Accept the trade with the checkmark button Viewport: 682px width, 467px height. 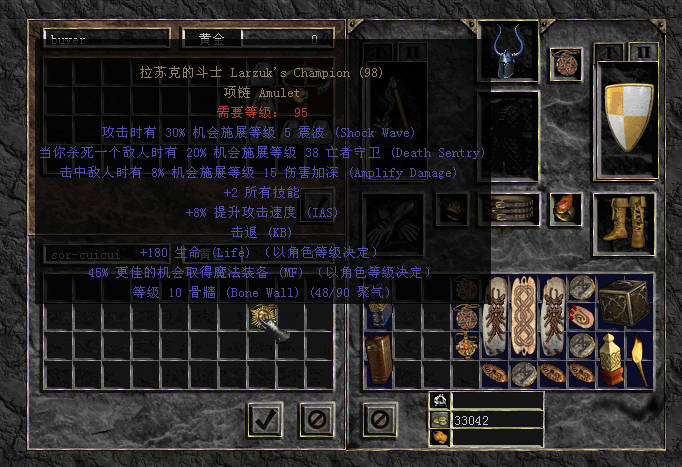tap(264, 419)
